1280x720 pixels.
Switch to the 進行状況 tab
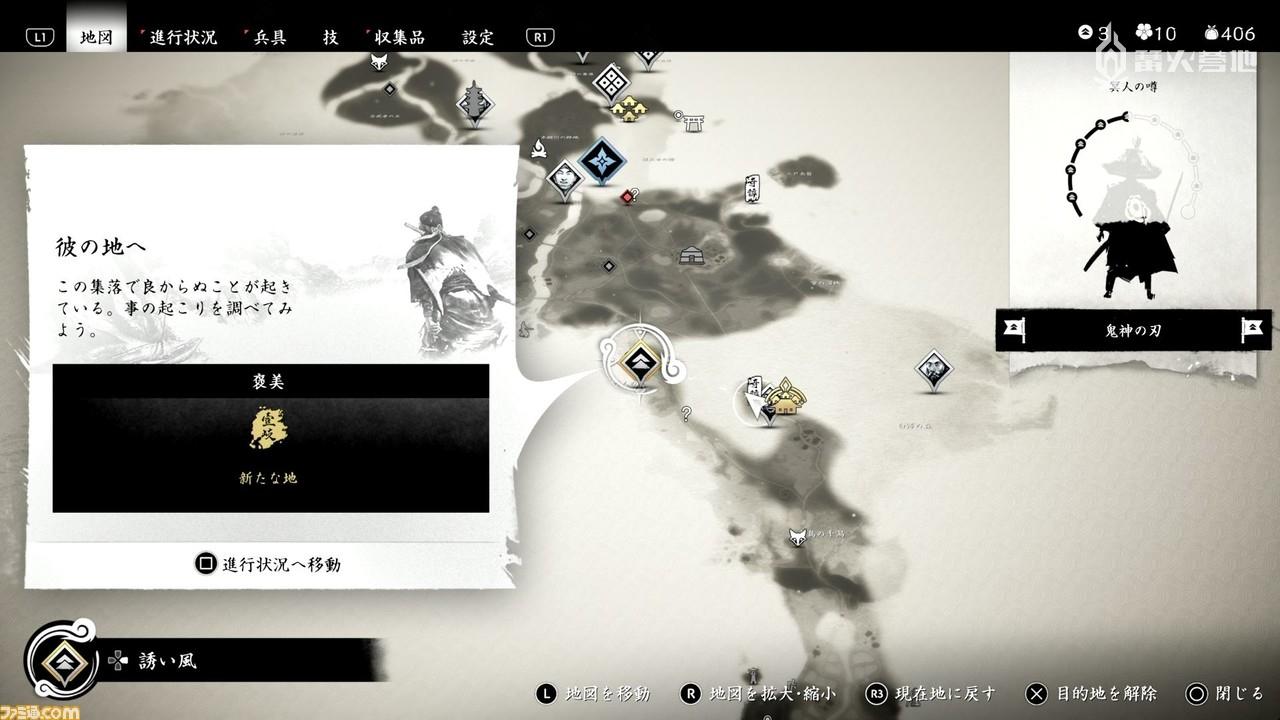(x=182, y=37)
